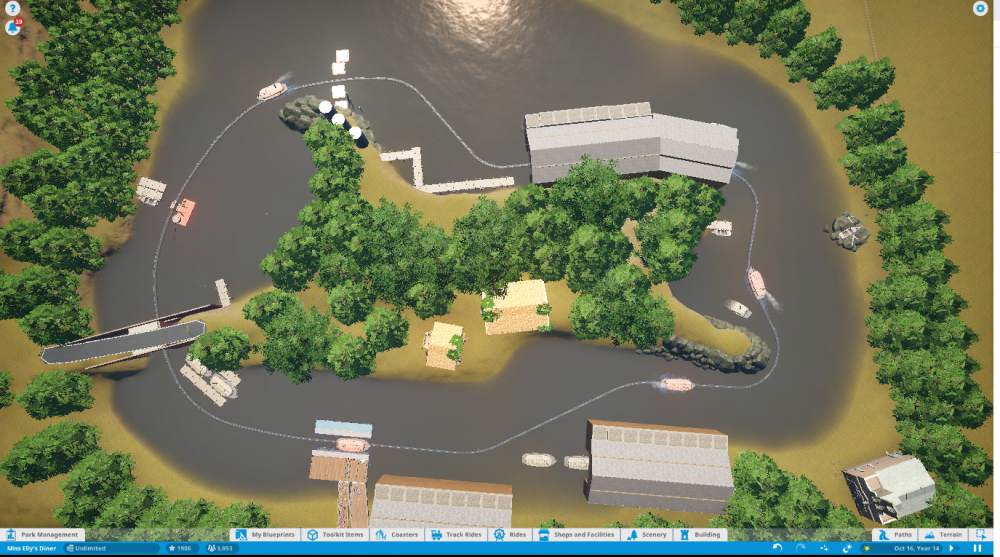Open the notifications bell with red badge
Viewport: 1000px width, 557px height.
[13, 27]
